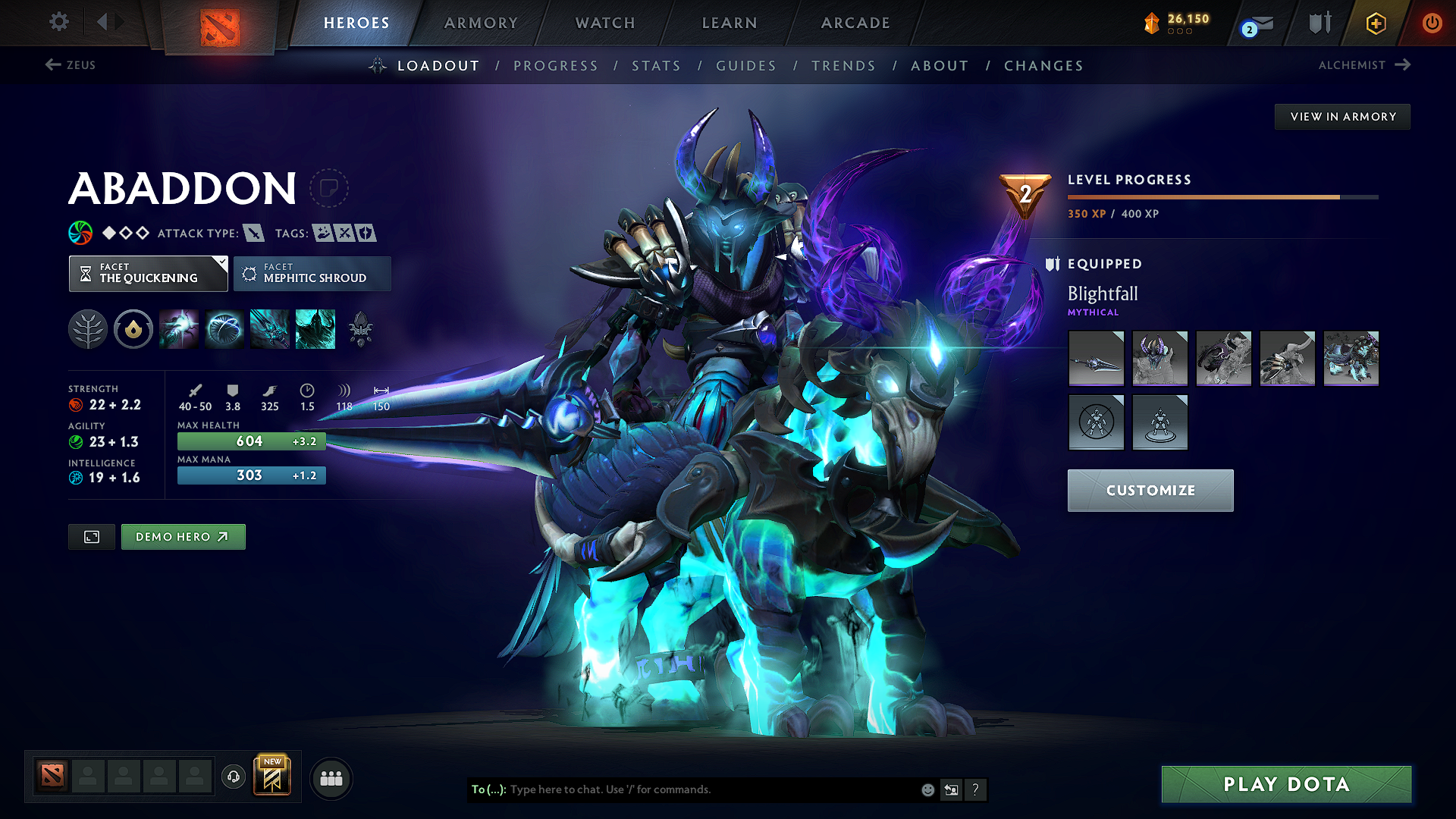Click the DEMO HERO button

pos(183,536)
